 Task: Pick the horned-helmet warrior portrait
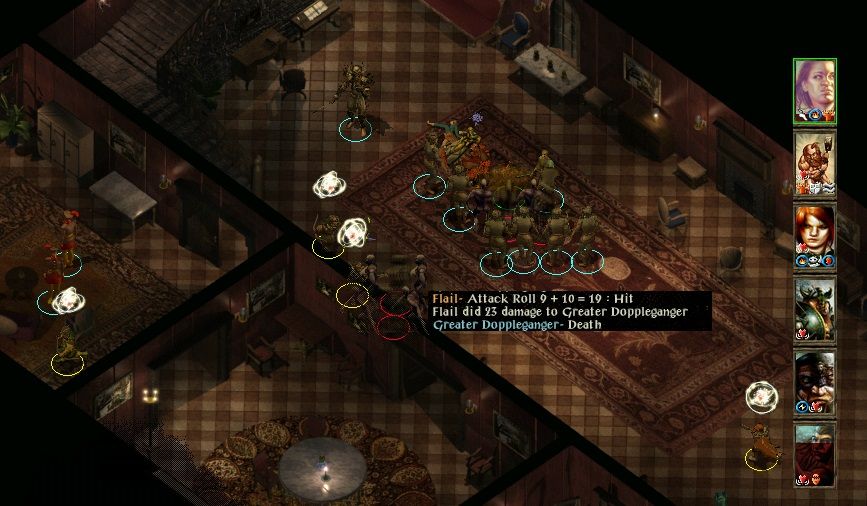pyautogui.click(x=814, y=308)
